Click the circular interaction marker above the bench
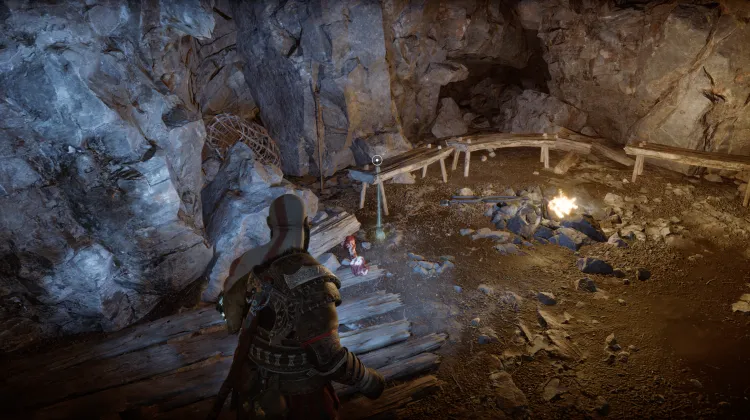Viewport: 750px width, 420px height. click(377, 160)
